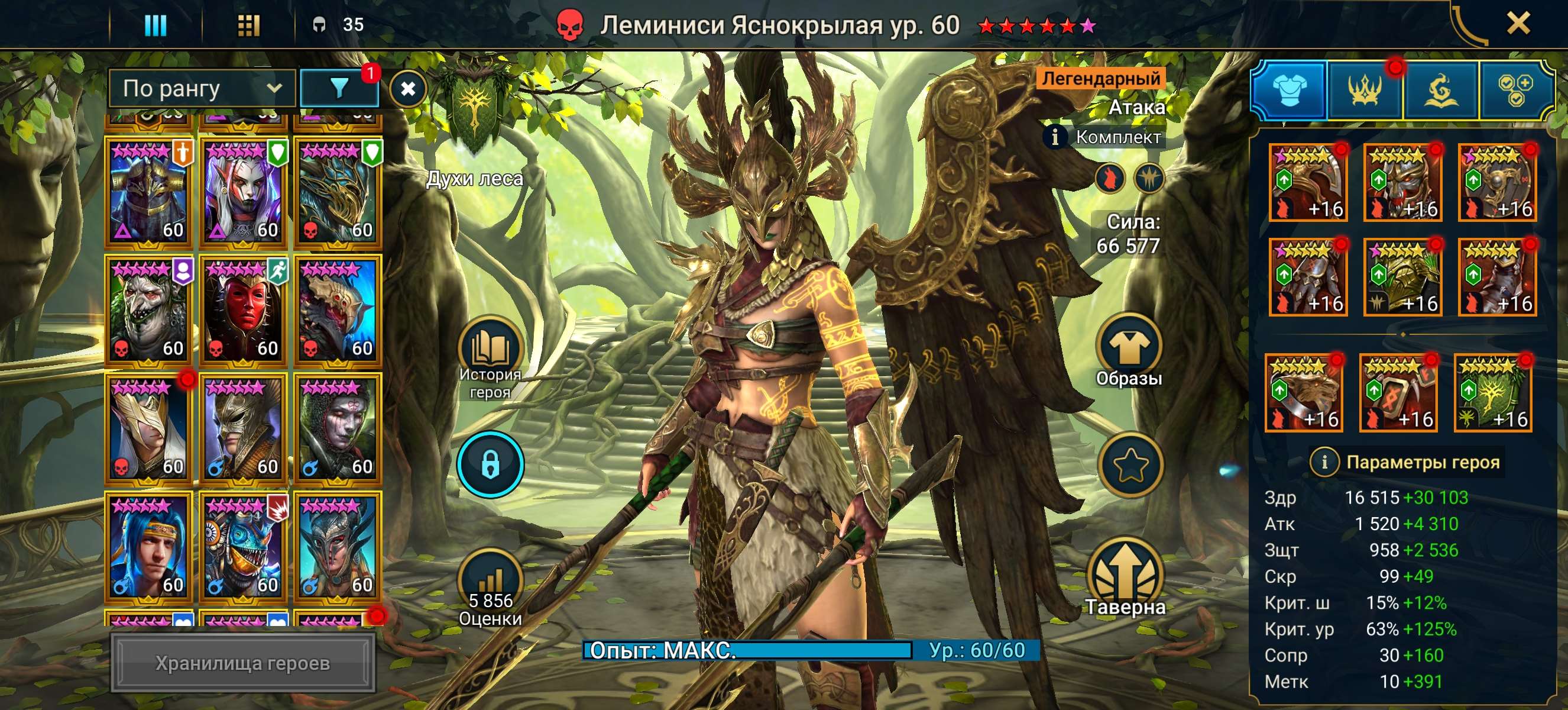1568x710 pixels.
Task: Show the 'Комплект' set info
Action: (x=1055, y=137)
